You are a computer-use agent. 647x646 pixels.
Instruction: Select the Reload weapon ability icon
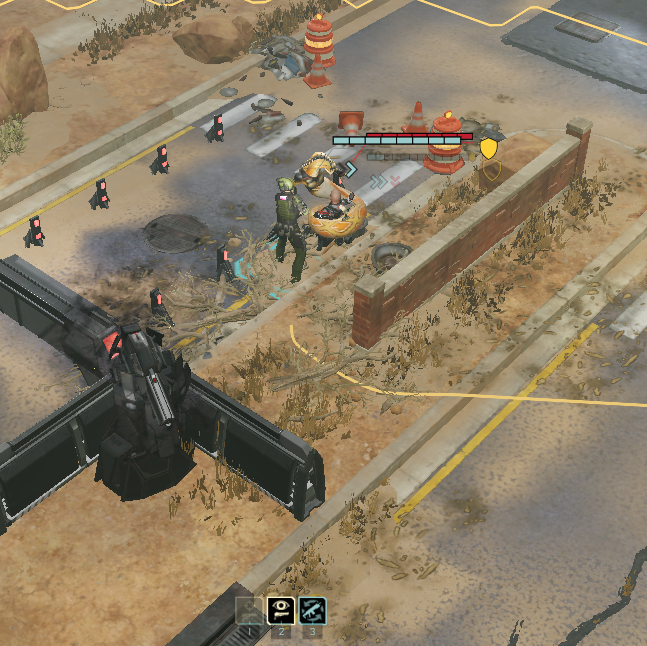pyautogui.click(x=312, y=610)
